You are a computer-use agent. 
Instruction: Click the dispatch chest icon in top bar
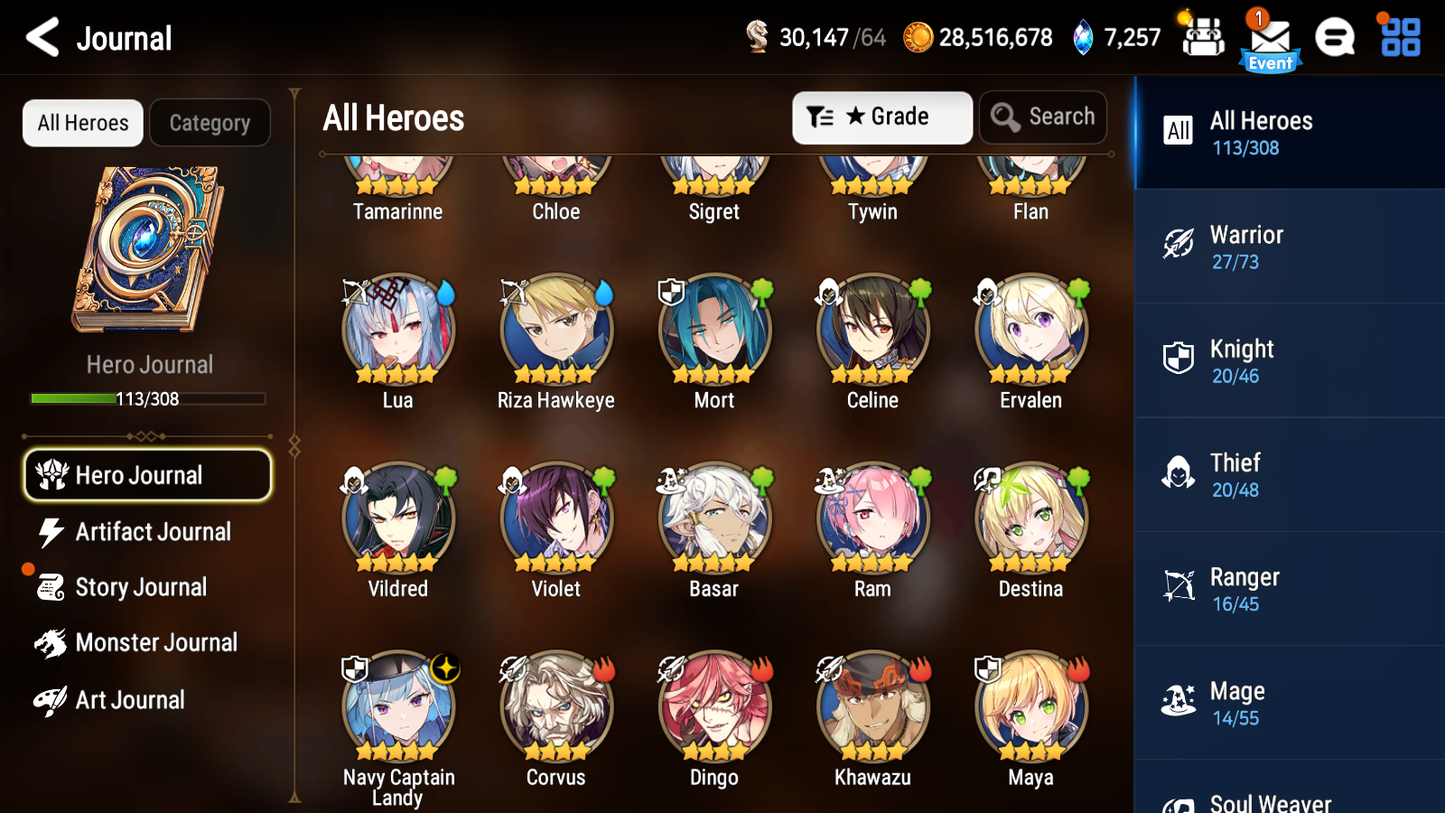pos(1202,38)
